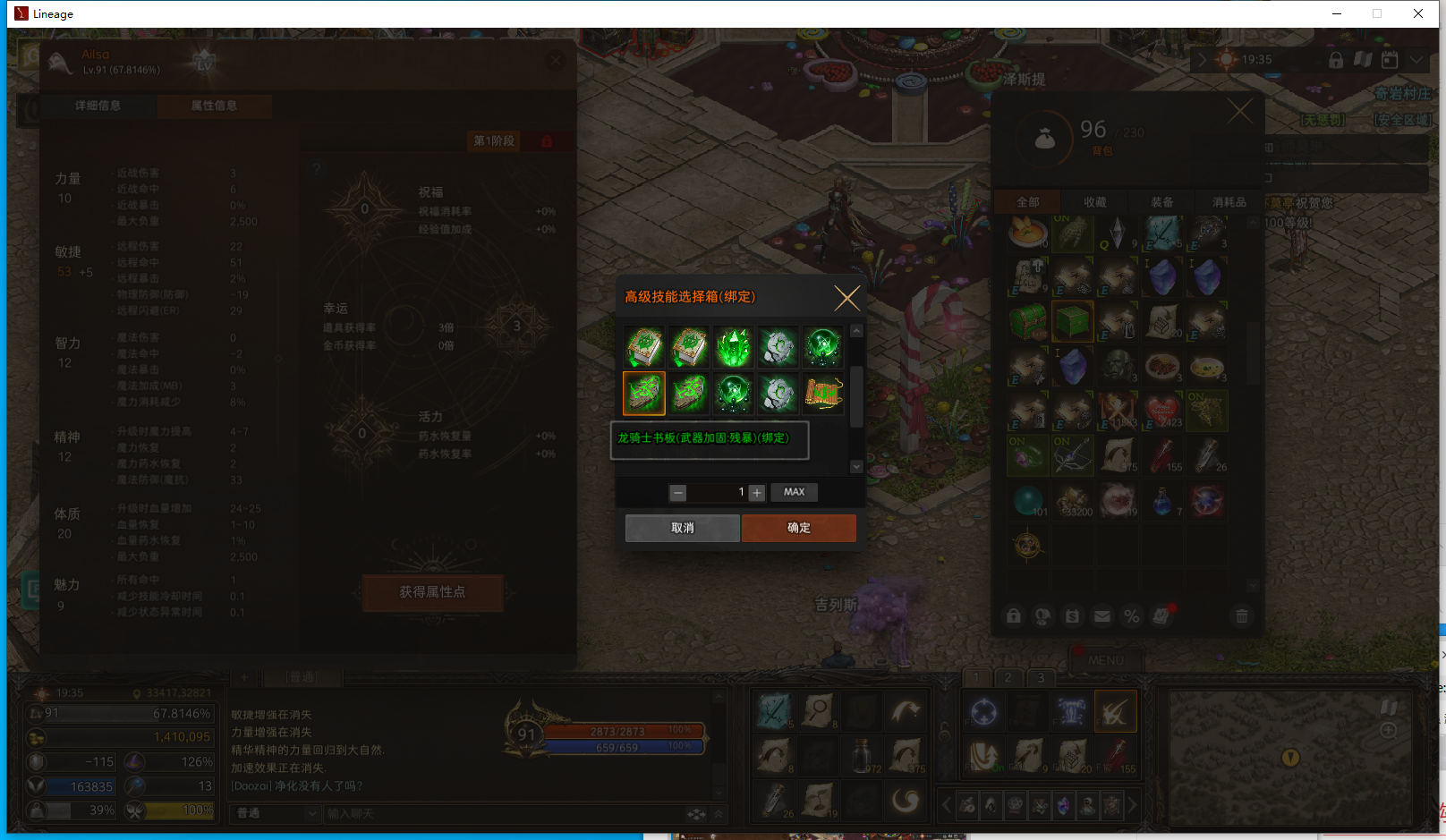This screenshot has width=1446, height=840.
Task: Select the bamboo scroll skill item
Action: click(x=823, y=394)
